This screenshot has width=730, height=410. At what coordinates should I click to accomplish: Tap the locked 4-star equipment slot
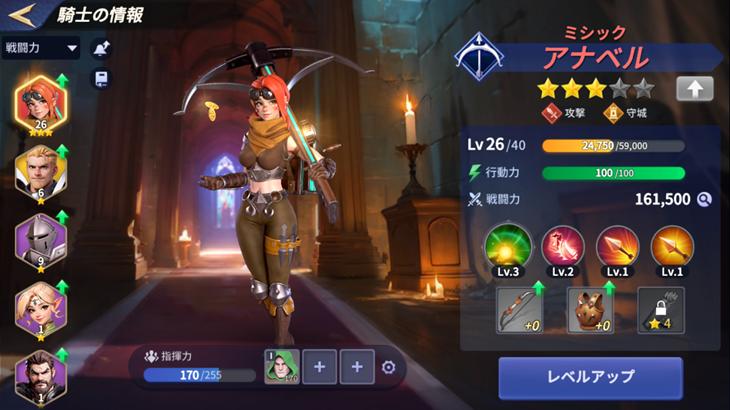(x=661, y=311)
